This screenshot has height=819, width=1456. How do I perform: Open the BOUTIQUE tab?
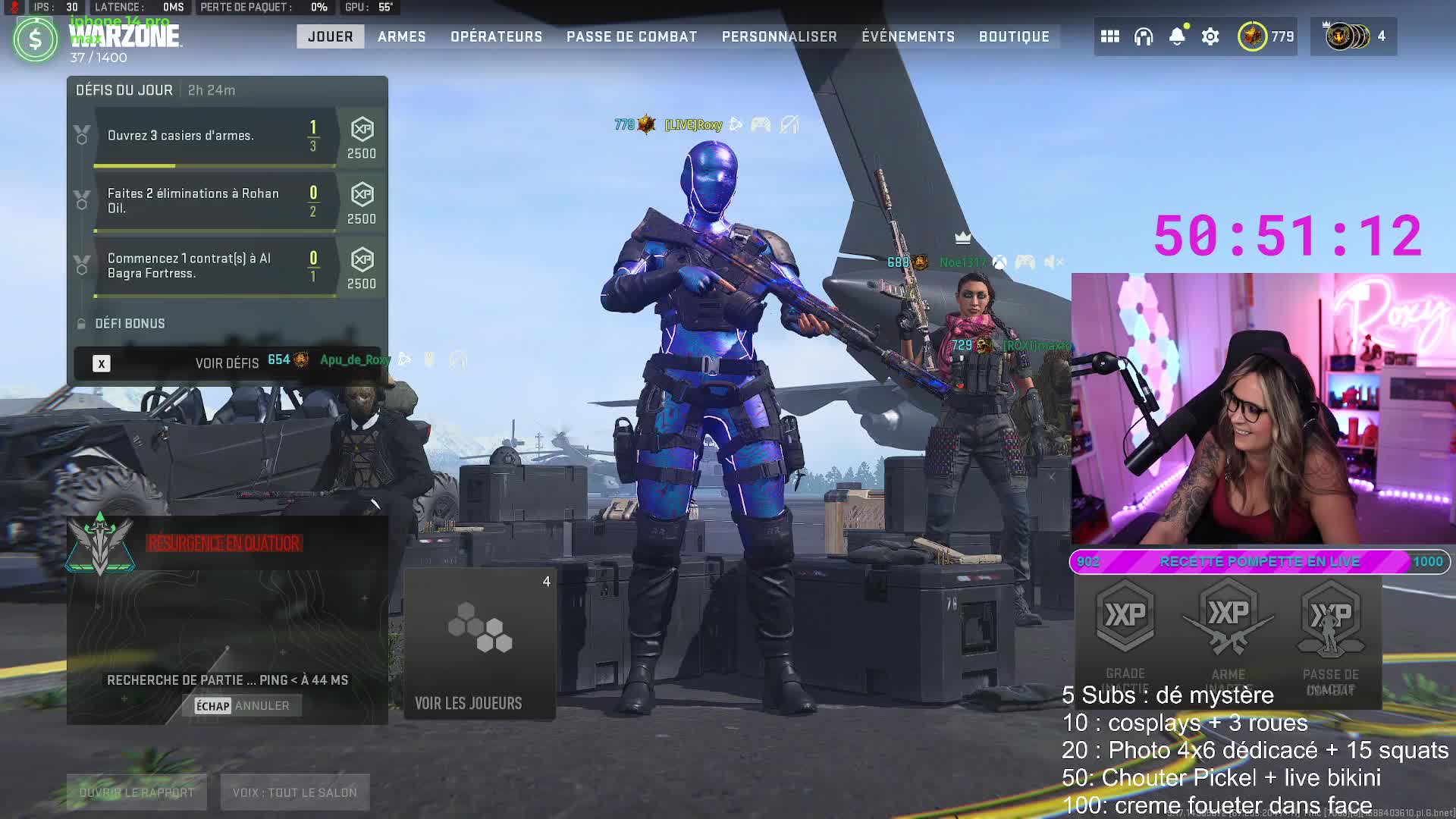[x=1014, y=36]
